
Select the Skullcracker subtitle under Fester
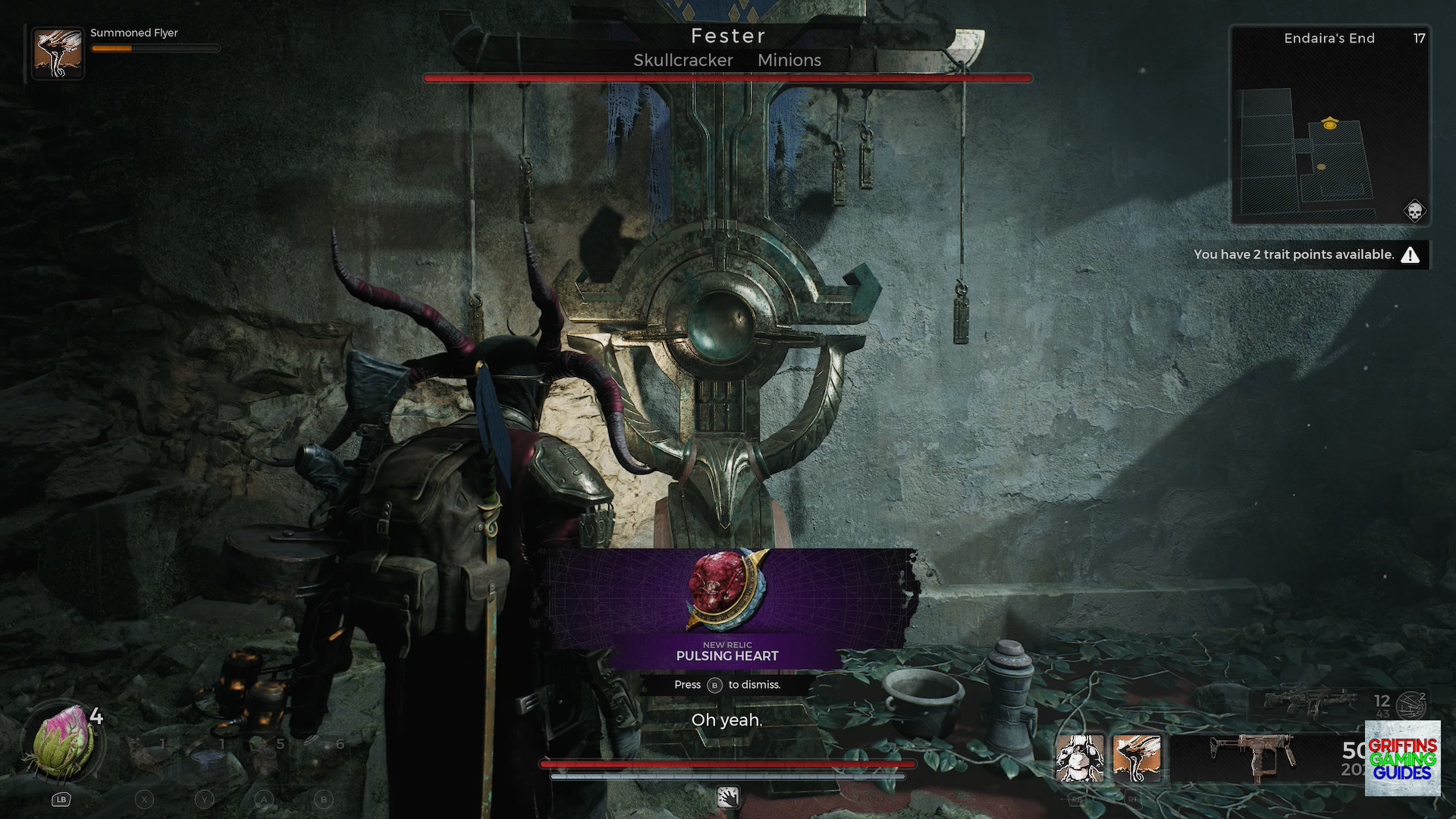pos(682,60)
